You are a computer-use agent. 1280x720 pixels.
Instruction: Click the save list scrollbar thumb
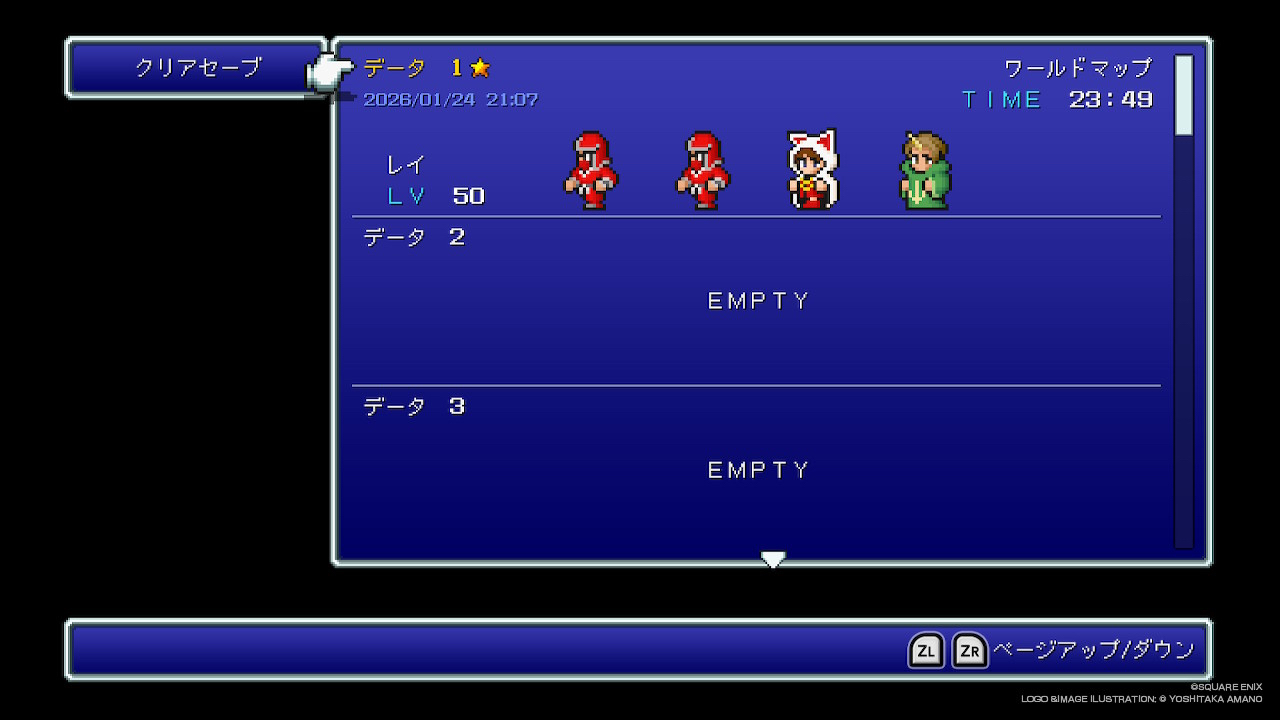click(x=1184, y=95)
